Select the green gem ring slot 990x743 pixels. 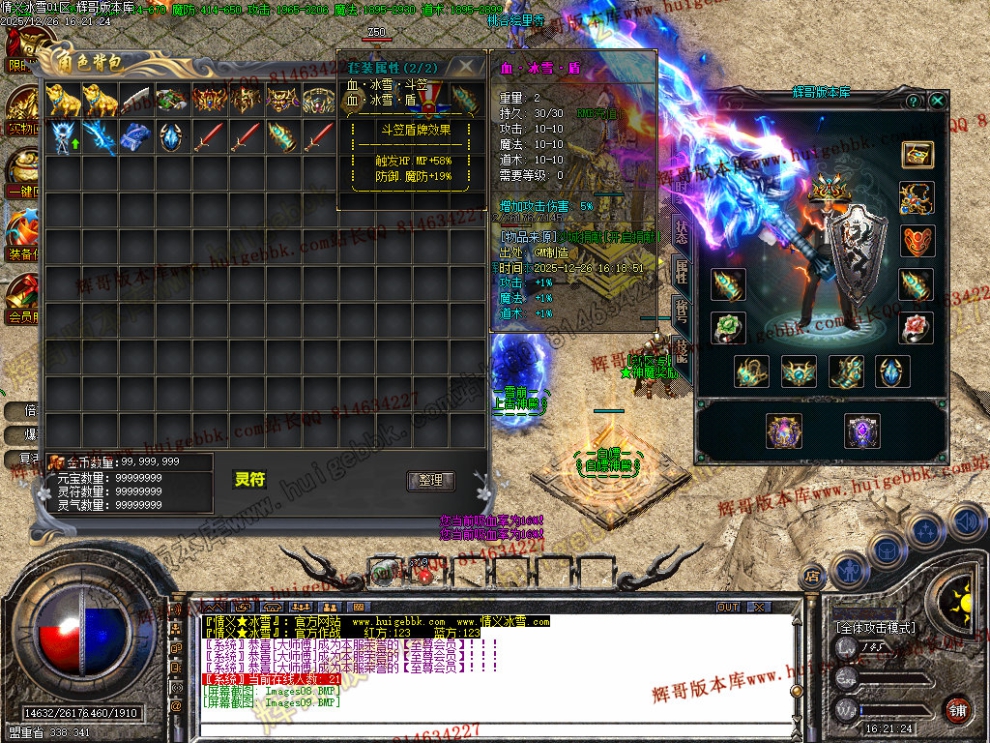(728, 328)
